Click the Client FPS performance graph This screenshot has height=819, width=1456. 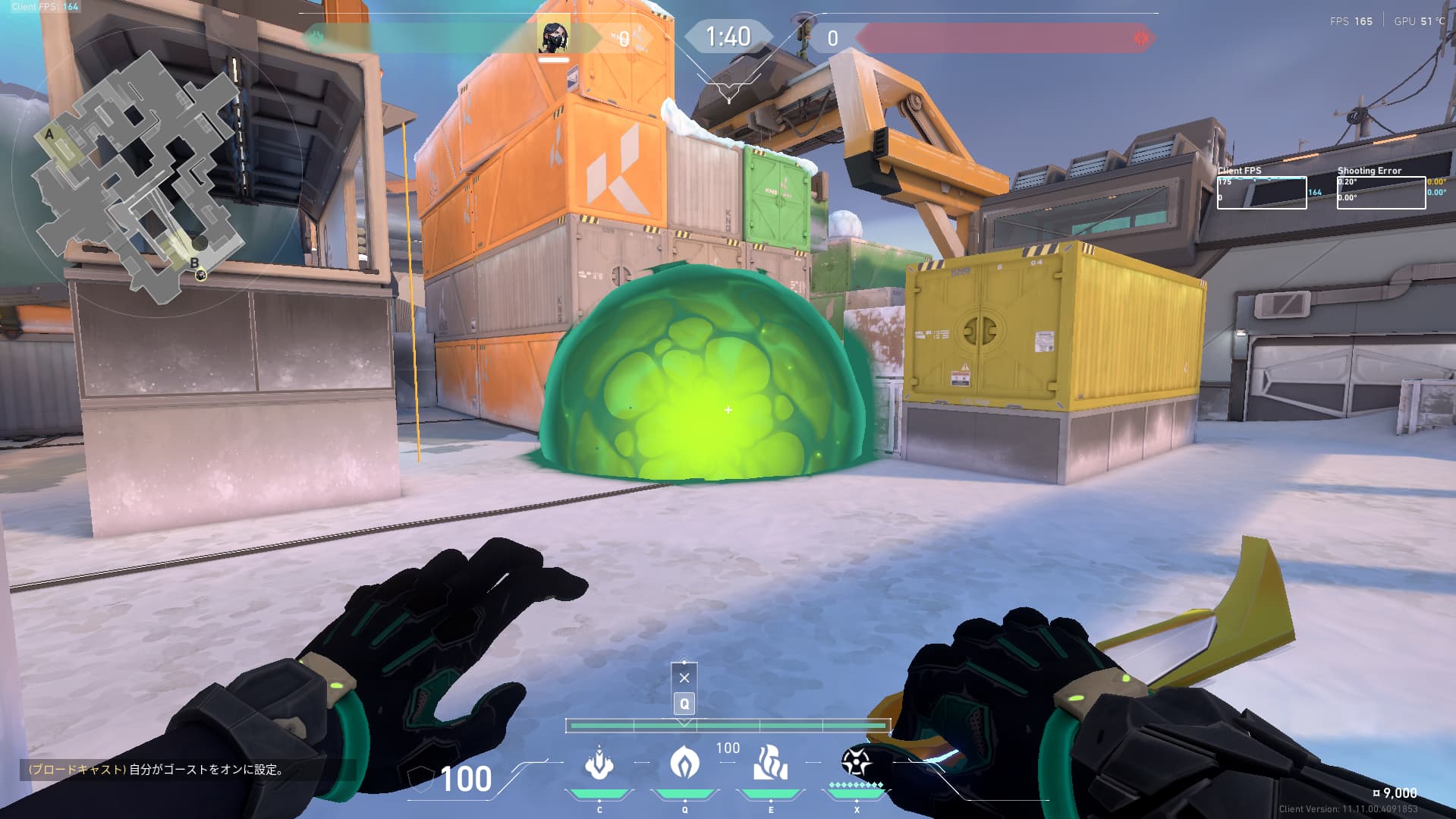[1262, 193]
